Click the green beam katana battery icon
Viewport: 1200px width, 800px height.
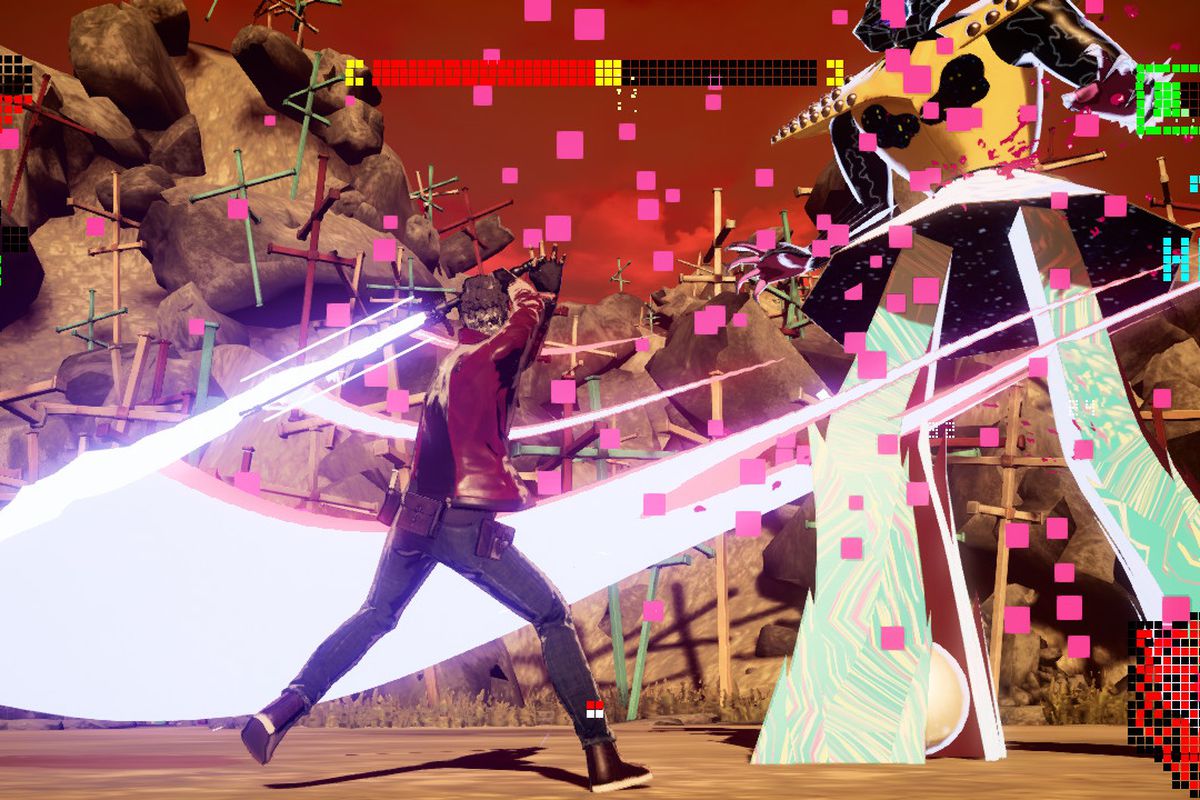(1168, 99)
